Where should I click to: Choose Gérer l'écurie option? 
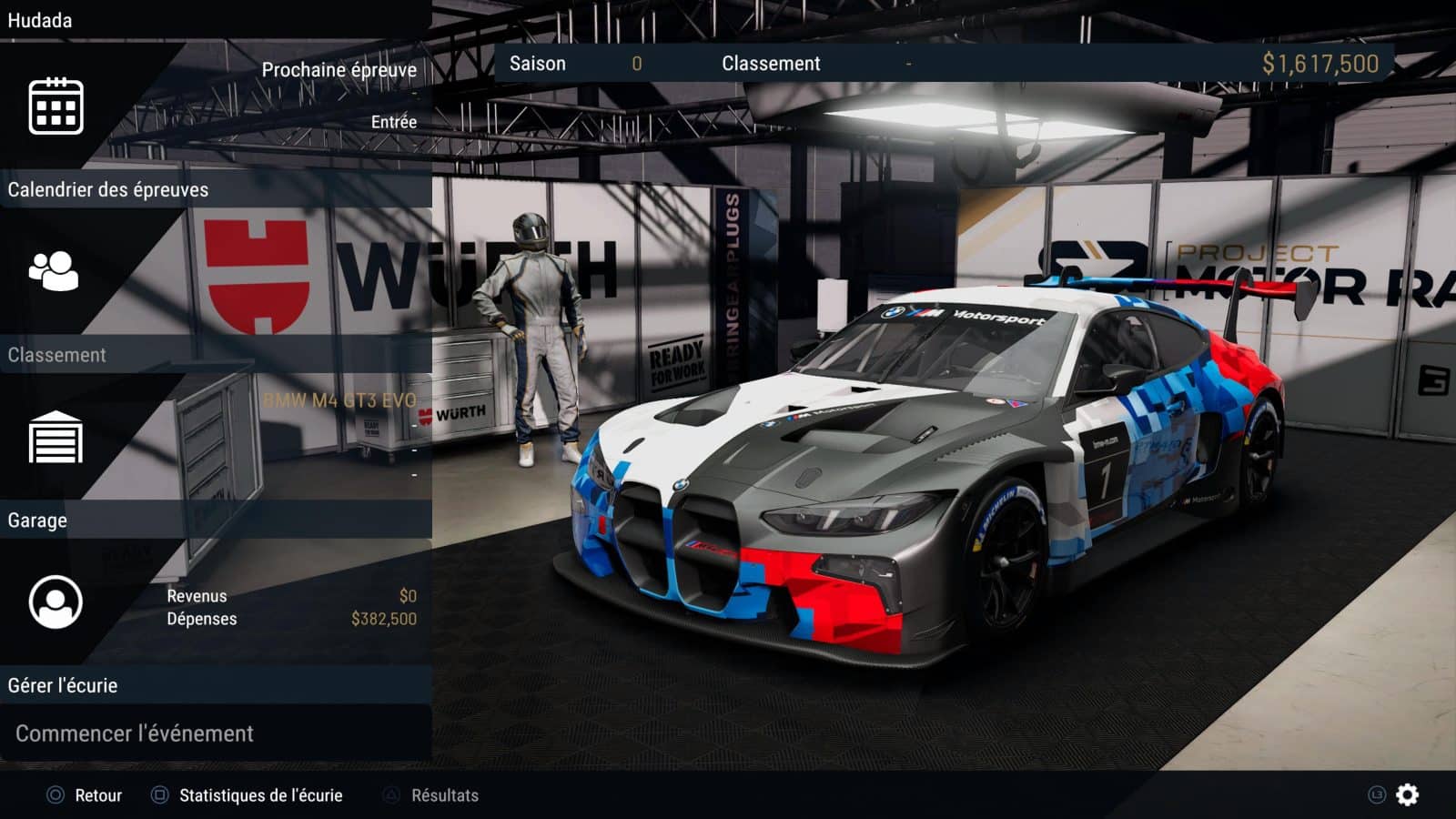tap(63, 685)
